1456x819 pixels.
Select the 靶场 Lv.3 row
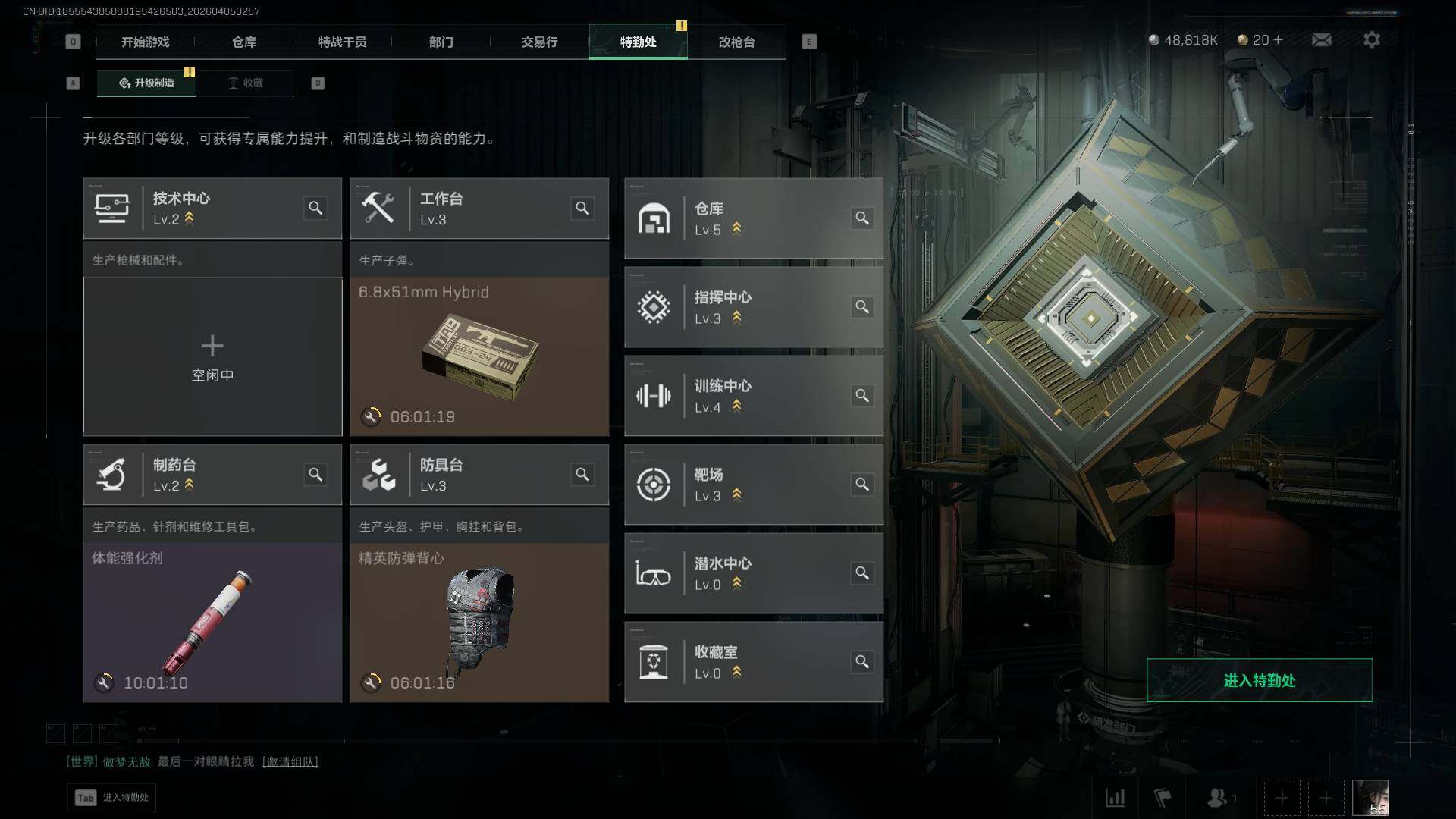coord(753,485)
